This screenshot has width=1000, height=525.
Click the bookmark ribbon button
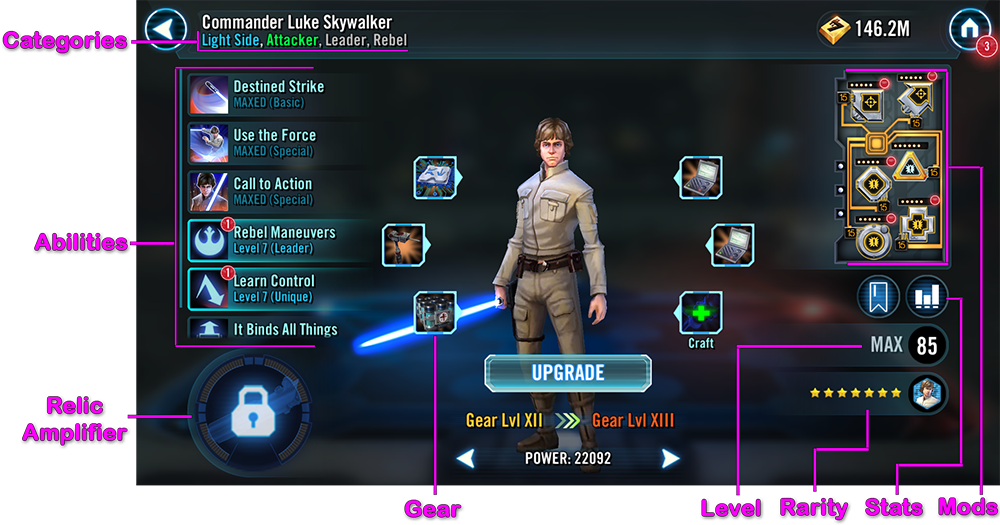tap(877, 297)
